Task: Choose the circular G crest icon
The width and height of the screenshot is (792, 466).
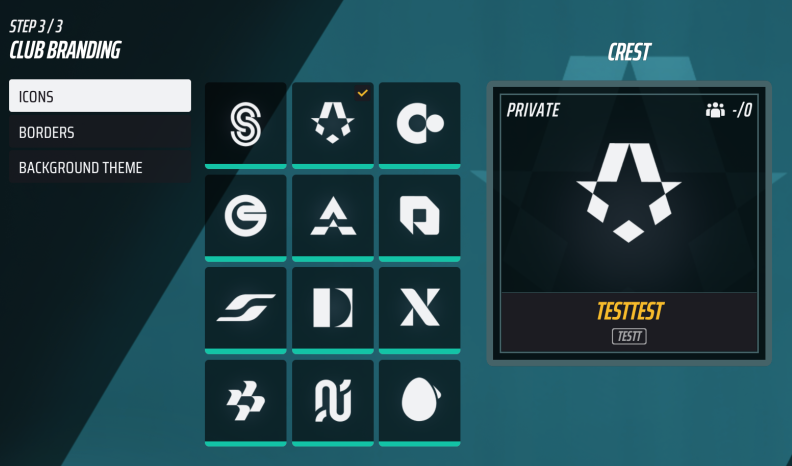Action: [245, 216]
